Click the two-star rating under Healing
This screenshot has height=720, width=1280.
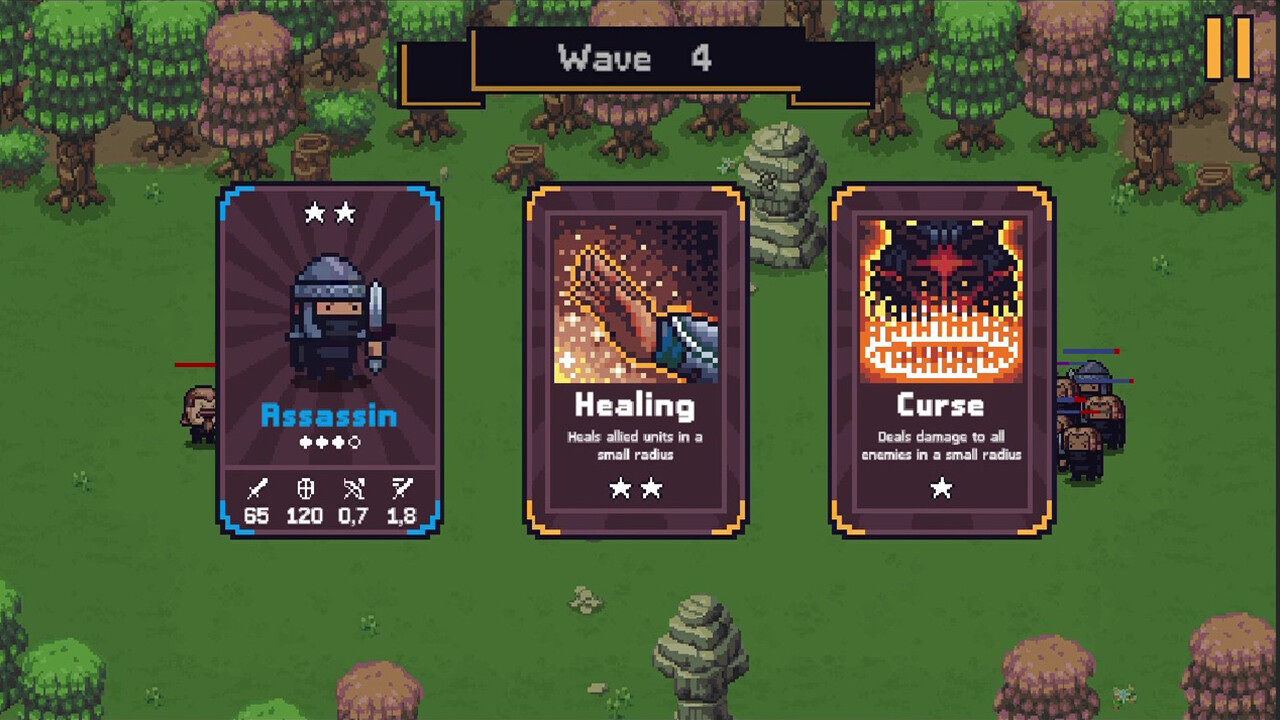point(637,489)
